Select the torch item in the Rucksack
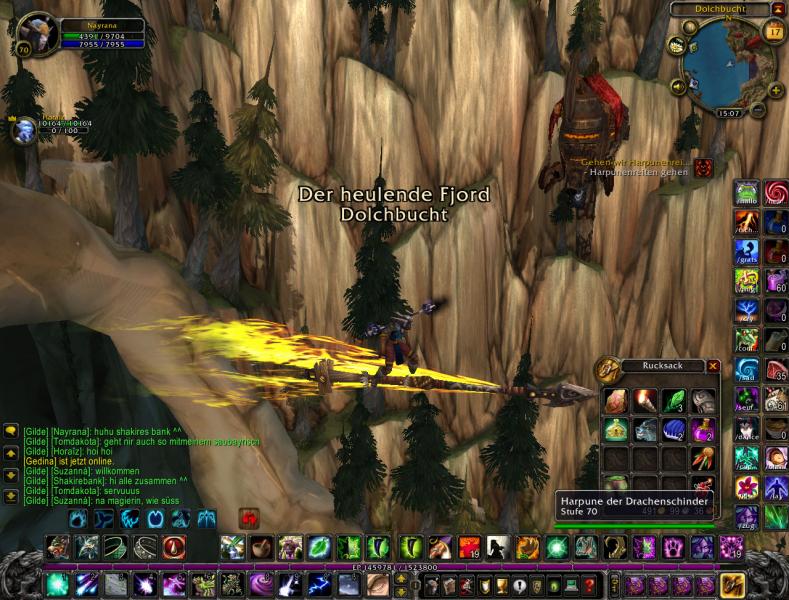This screenshot has width=789, height=600. (645, 401)
